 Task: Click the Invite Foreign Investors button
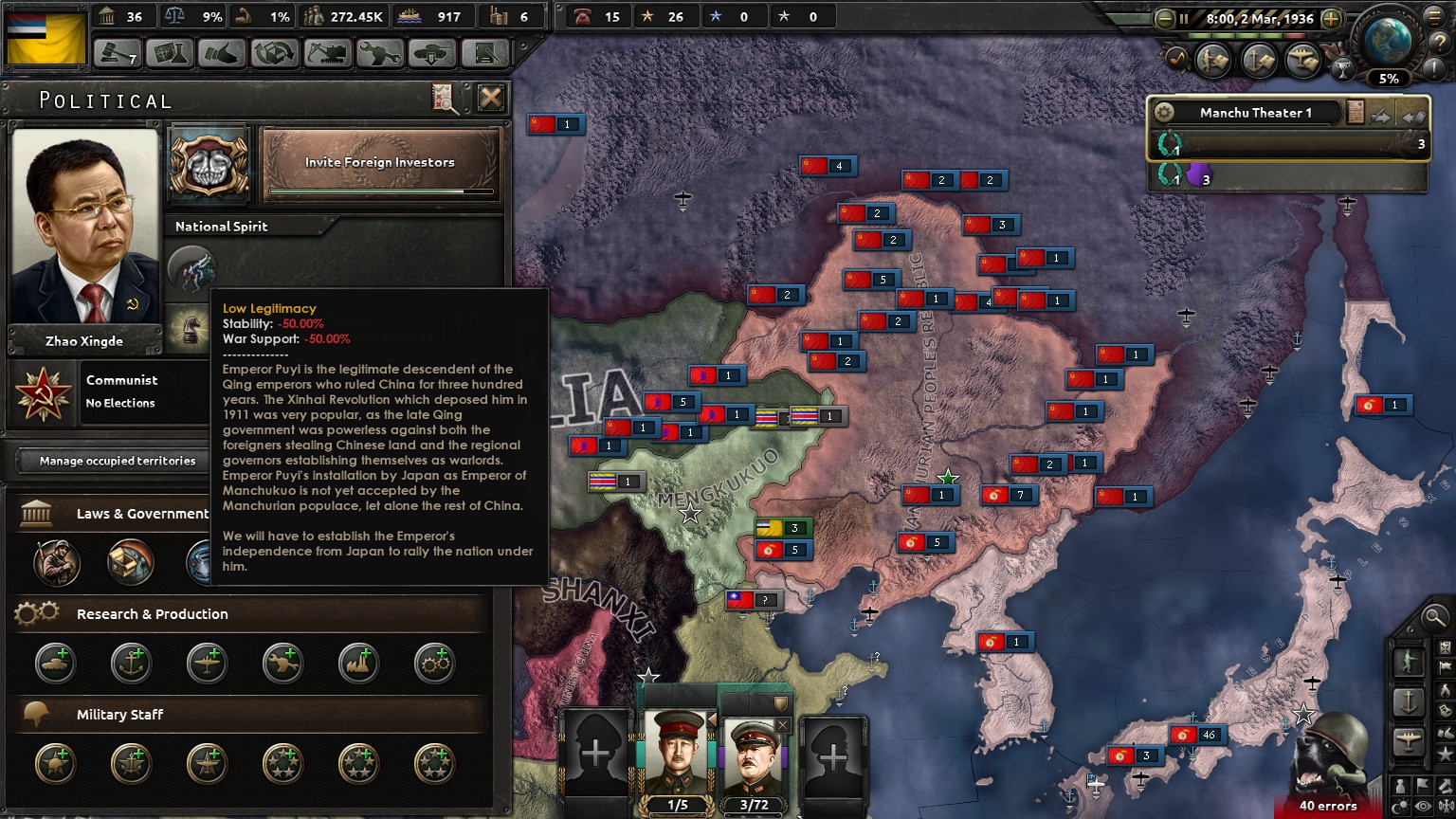tap(379, 163)
